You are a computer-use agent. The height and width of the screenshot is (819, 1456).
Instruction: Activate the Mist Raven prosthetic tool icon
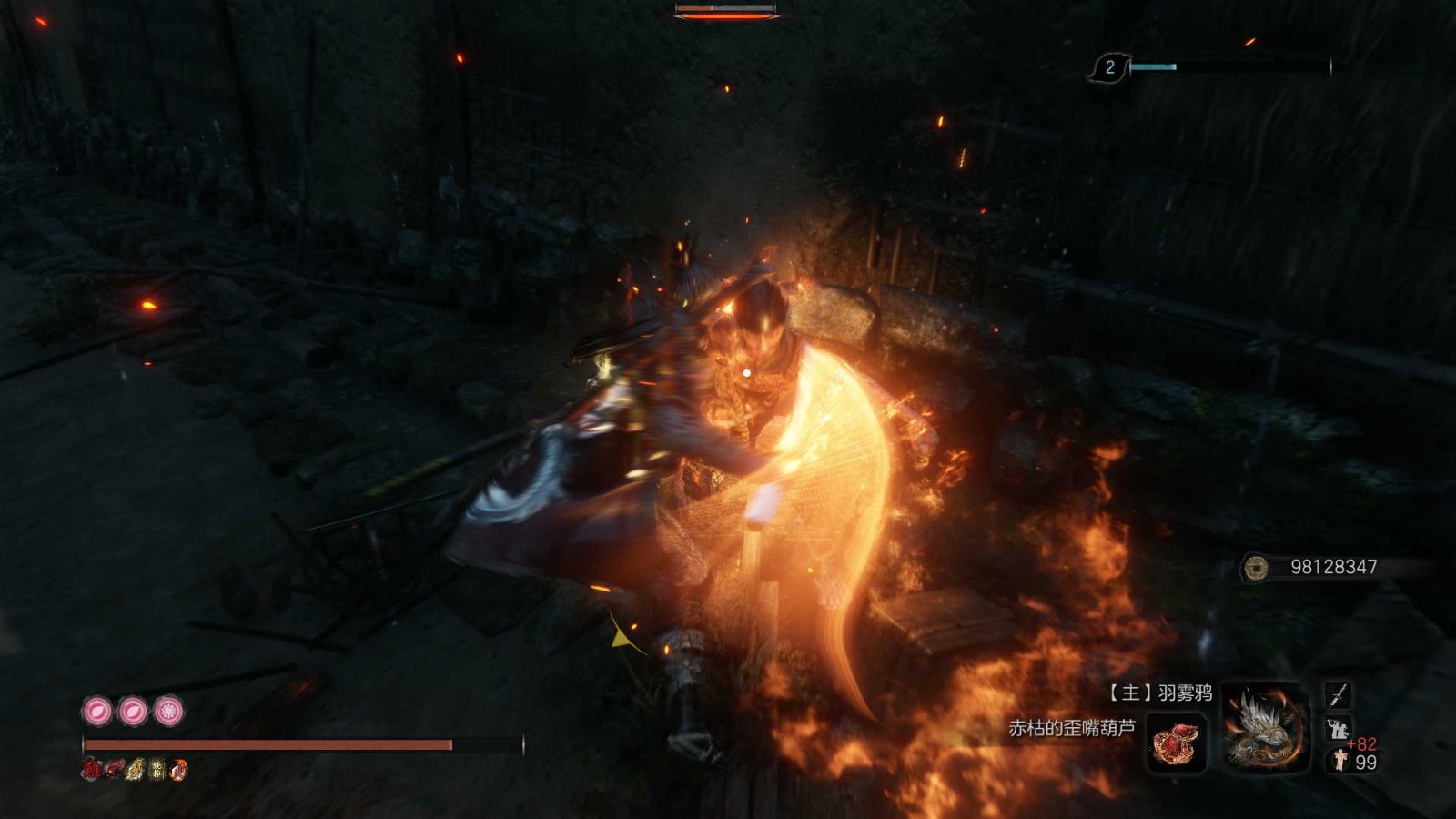1266,725
